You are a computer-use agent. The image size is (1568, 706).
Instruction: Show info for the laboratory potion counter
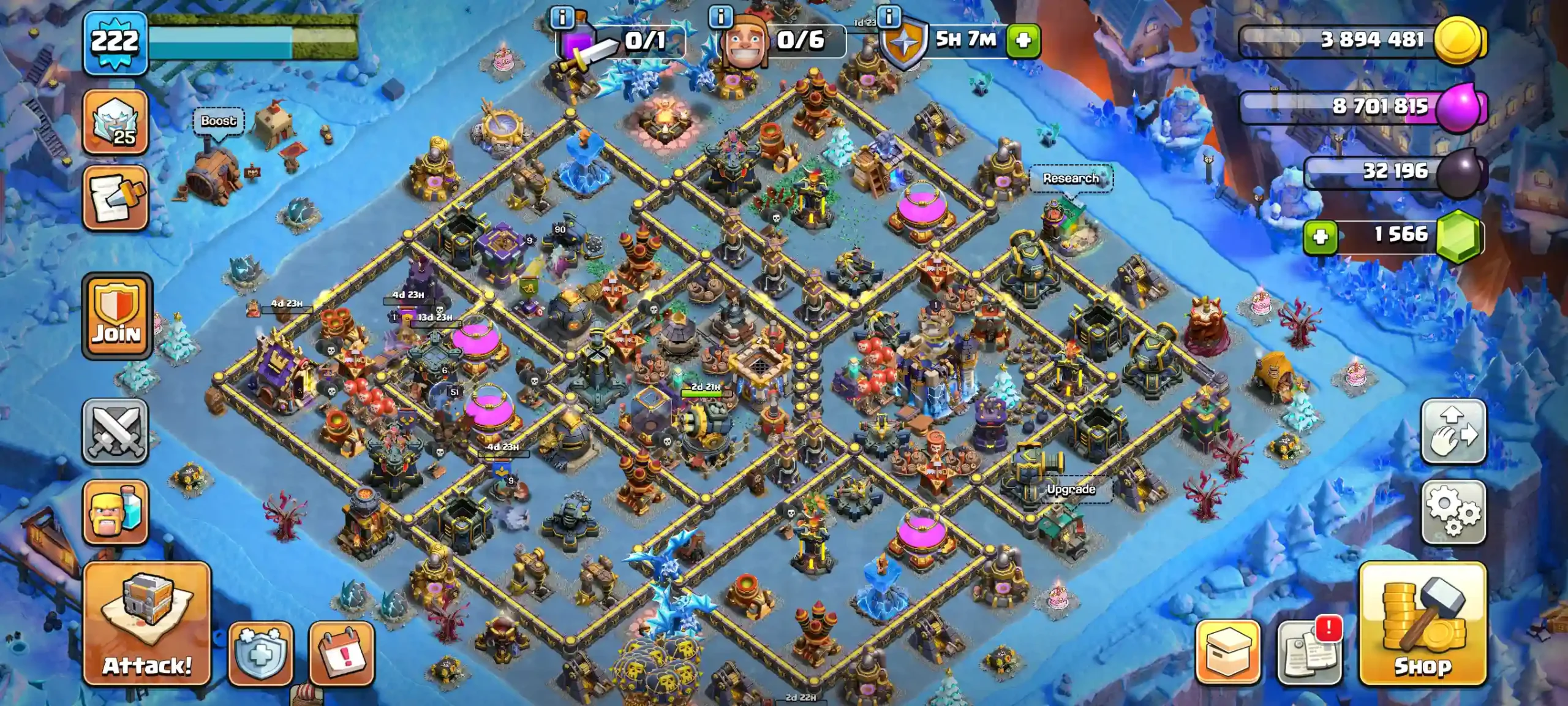(x=562, y=18)
